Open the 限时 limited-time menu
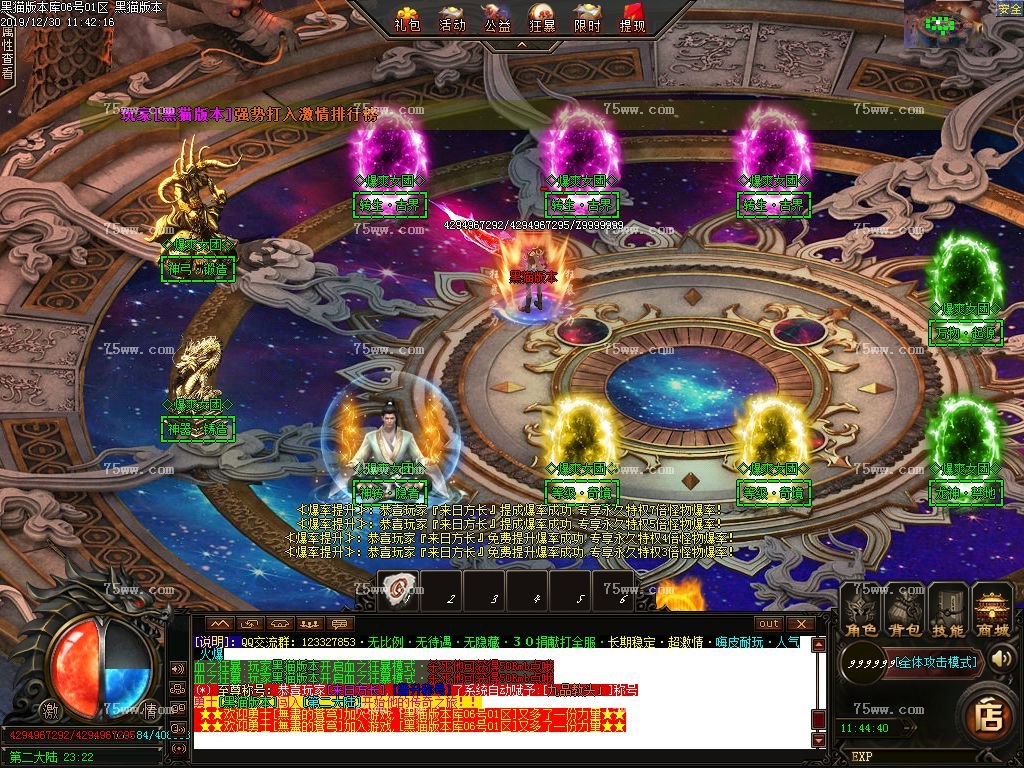Screen dimensions: 1024x768 click(x=587, y=19)
